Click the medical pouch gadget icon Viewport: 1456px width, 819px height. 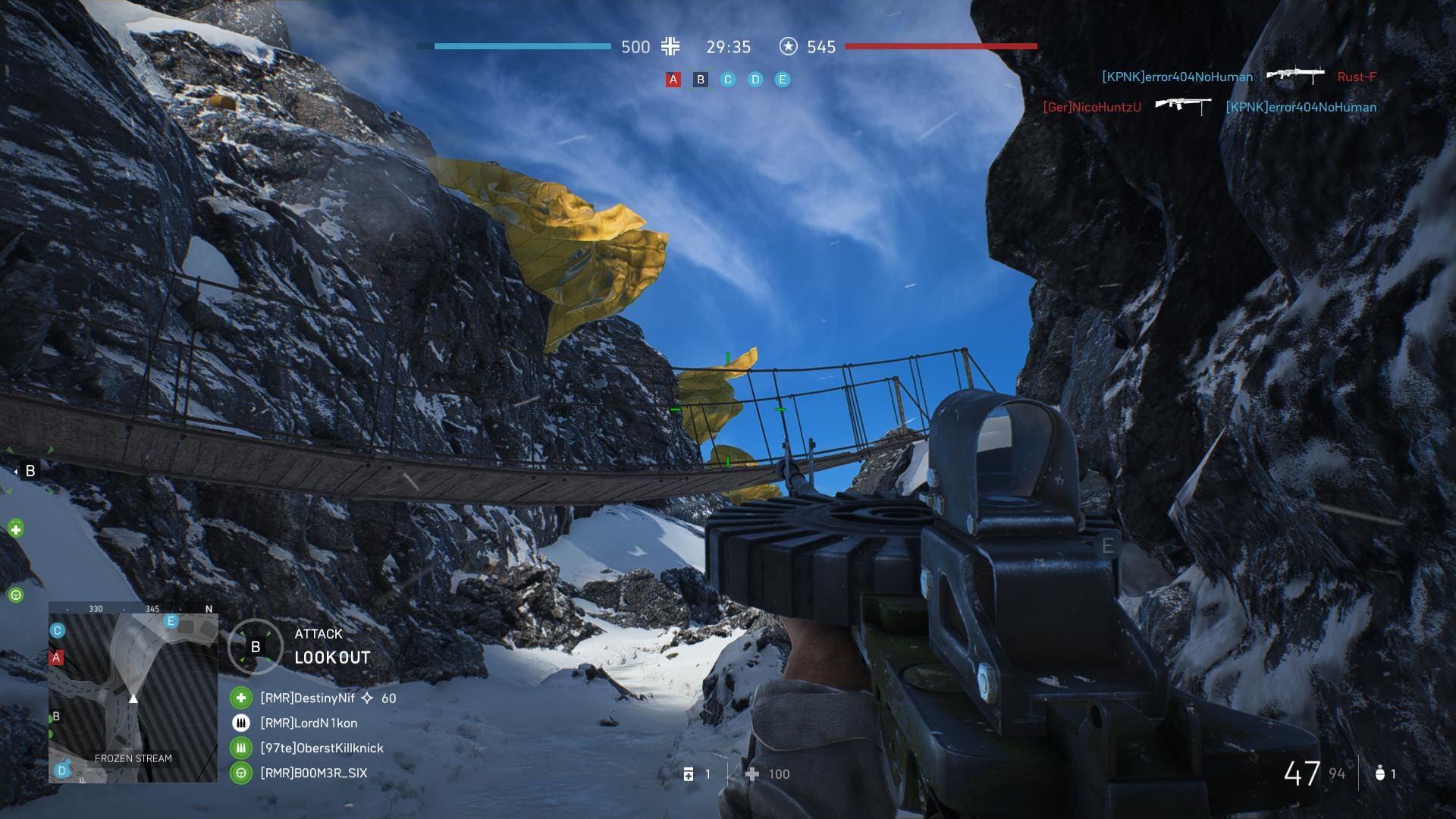click(x=689, y=774)
